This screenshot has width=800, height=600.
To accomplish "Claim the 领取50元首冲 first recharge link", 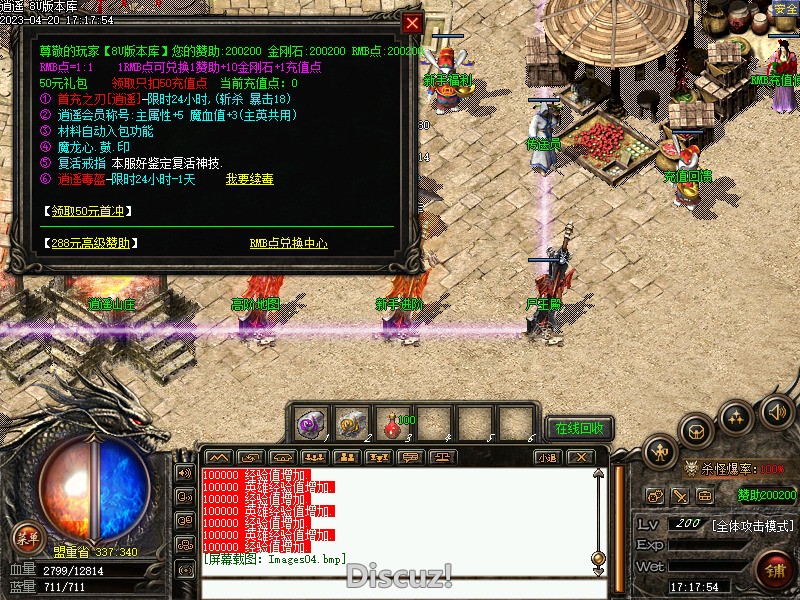I will click(90, 211).
